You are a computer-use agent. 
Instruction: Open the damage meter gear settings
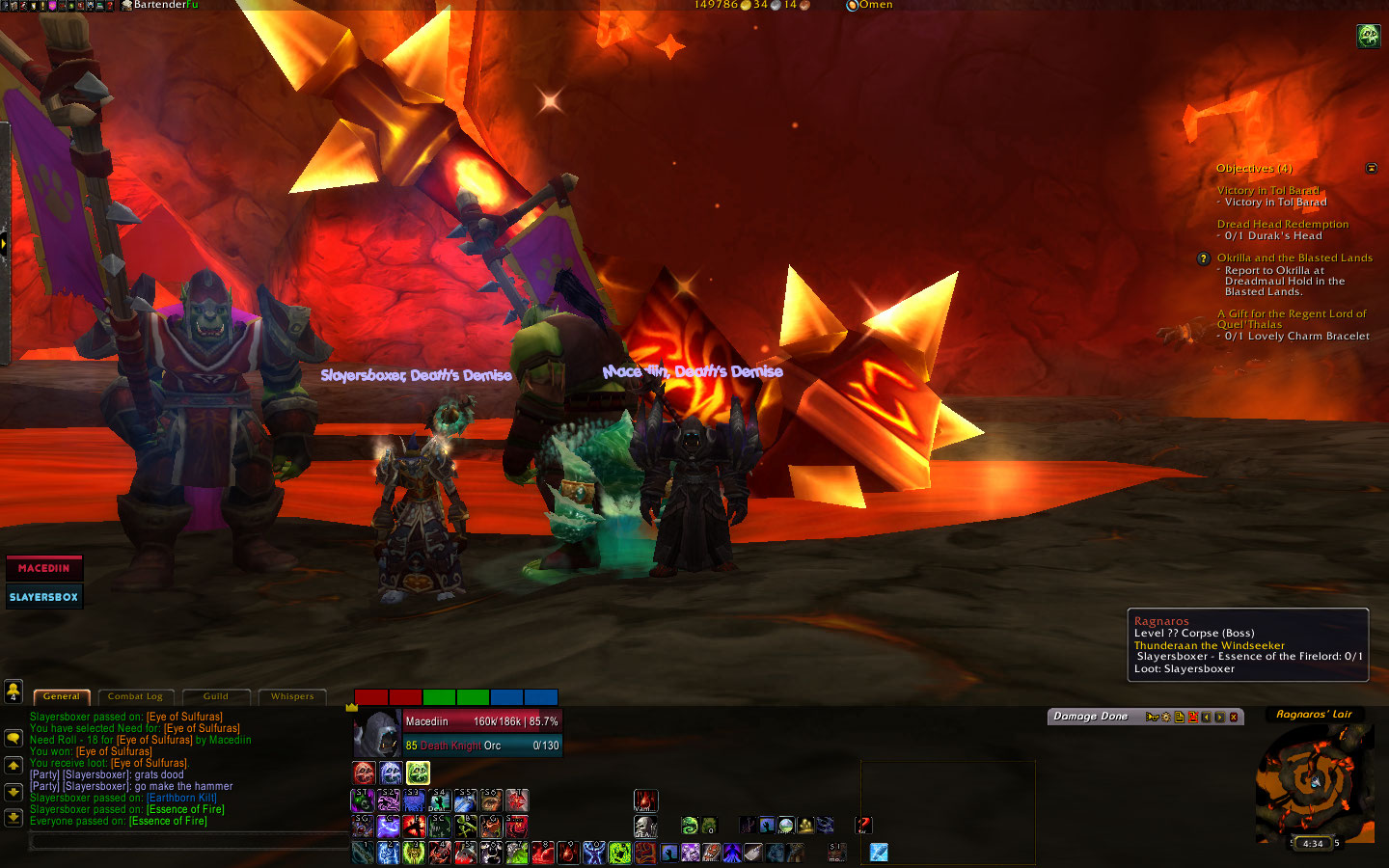tap(1166, 717)
